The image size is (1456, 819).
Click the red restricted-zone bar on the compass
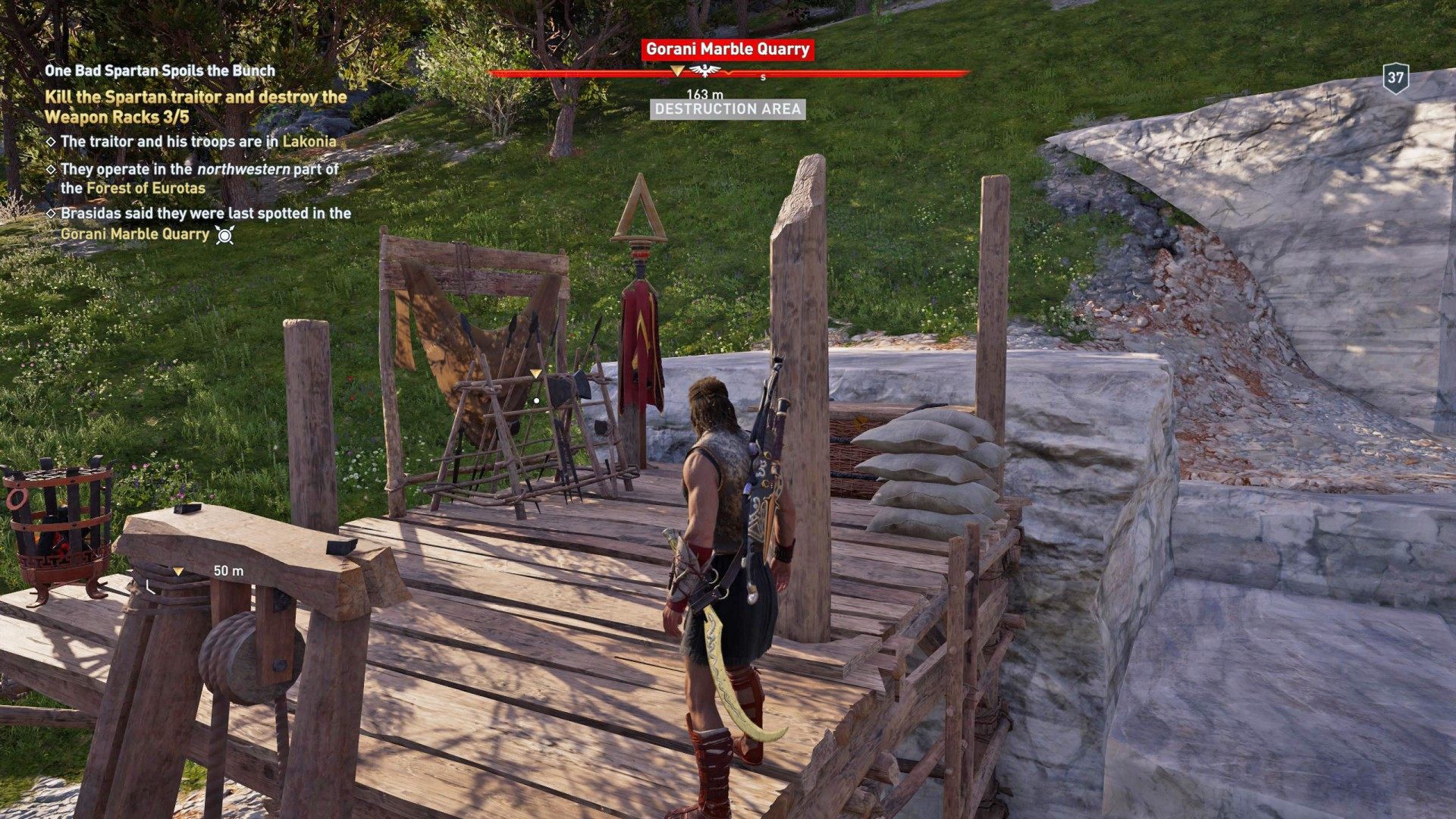pyautogui.click(x=872, y=71)
